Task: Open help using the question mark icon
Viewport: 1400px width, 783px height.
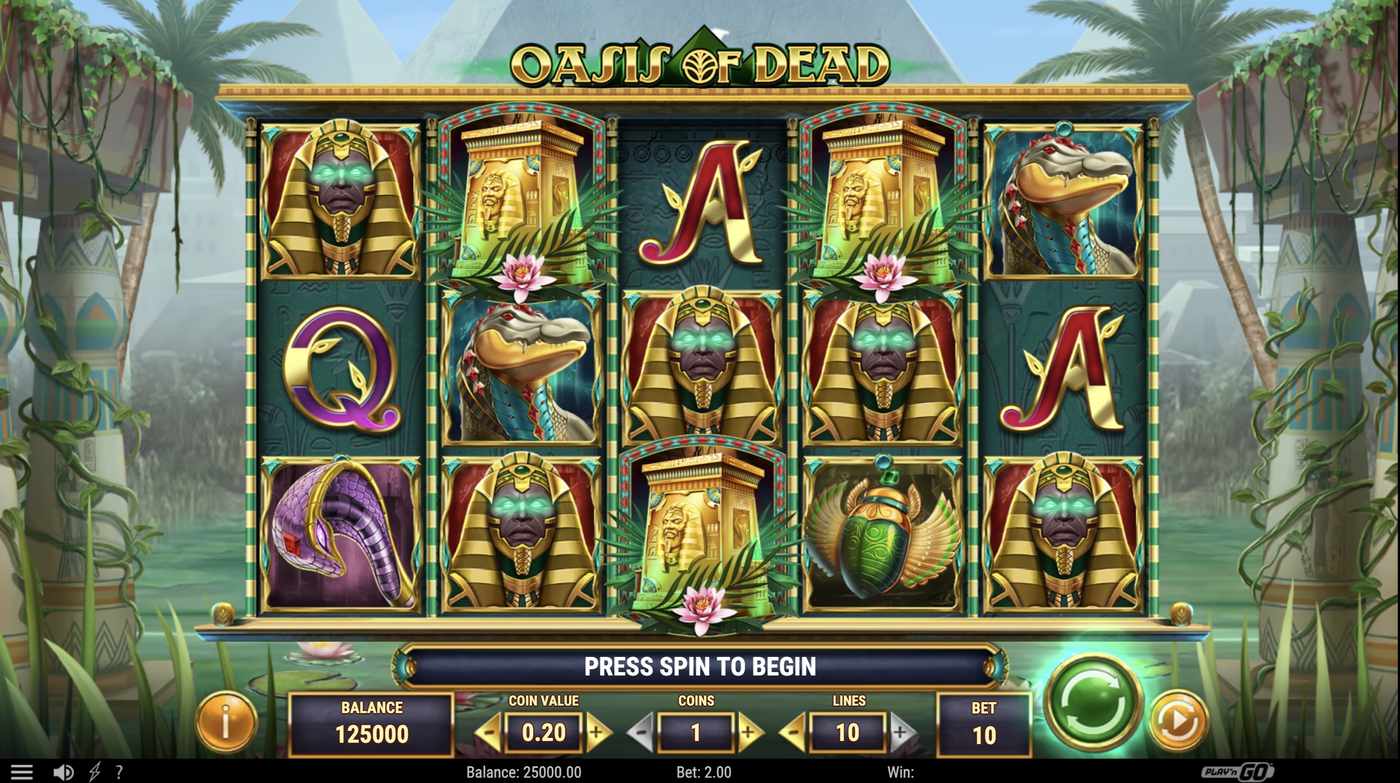Action: point(119,770)
